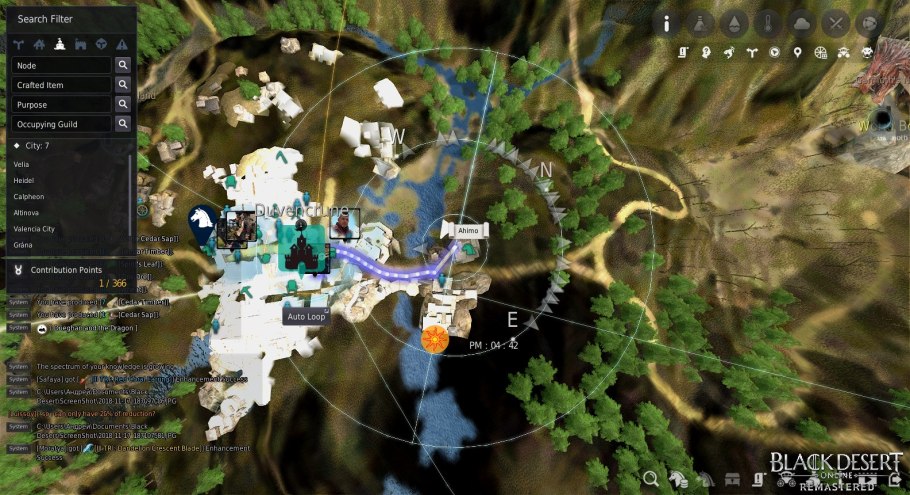The width and height of the screenshot is (910, 495).
Task: Select Calpheon in the city list
Action: point(28,196)
